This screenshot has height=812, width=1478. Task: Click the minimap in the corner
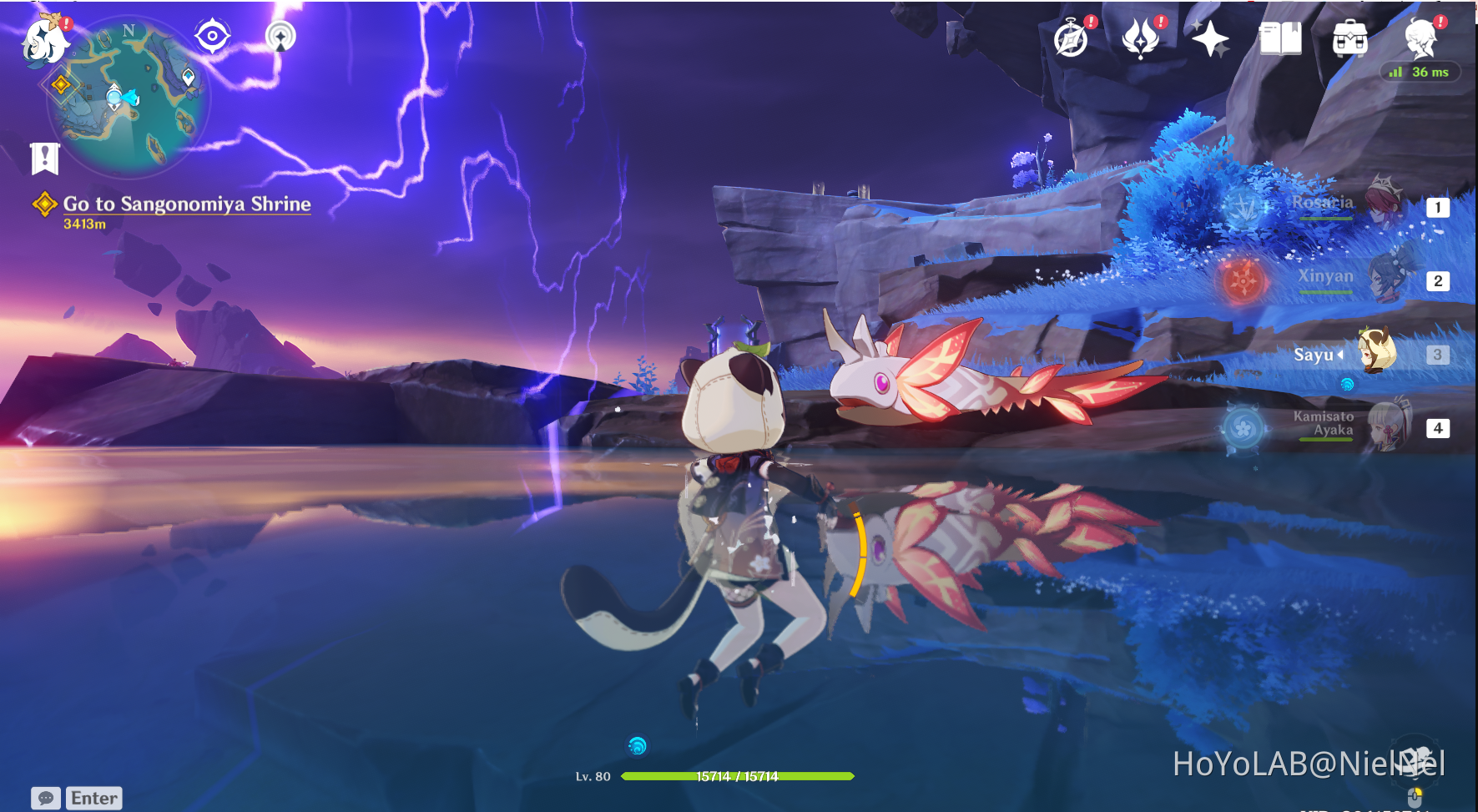click(117, 96)
